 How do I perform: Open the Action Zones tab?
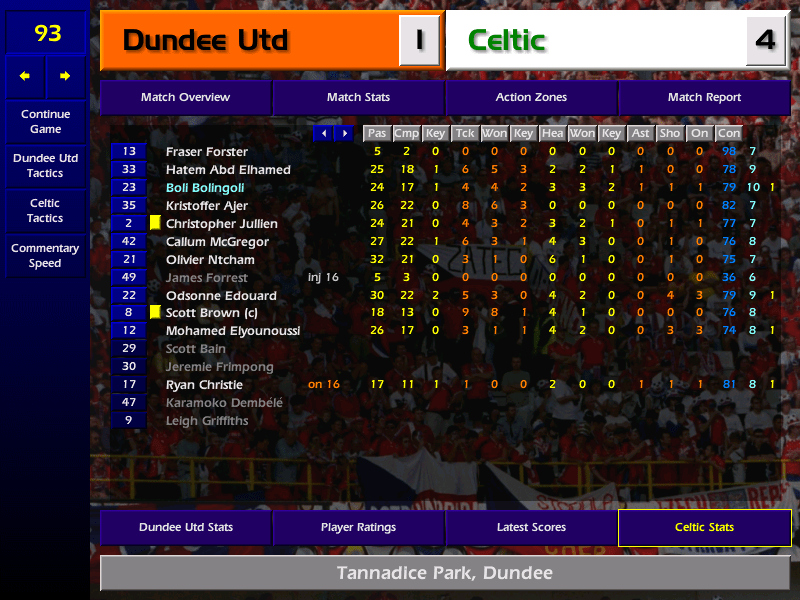click(531, 98)
